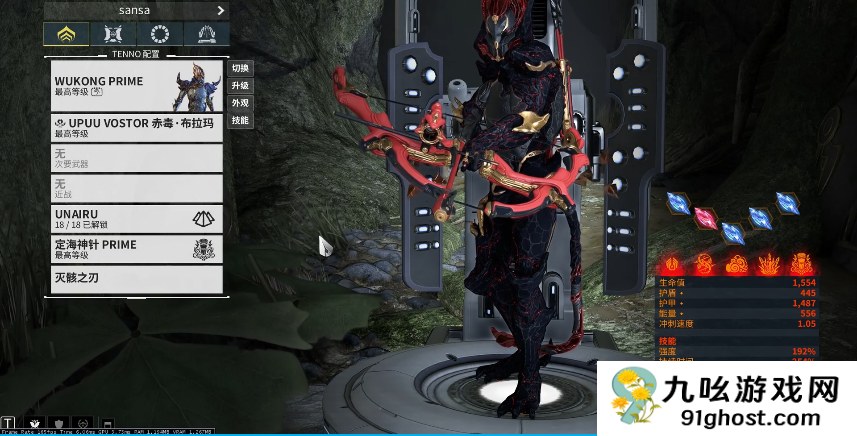This screenshot has height=436, width=857.
Task: Click the 升级 upgrade button
Action: (240, 85)
